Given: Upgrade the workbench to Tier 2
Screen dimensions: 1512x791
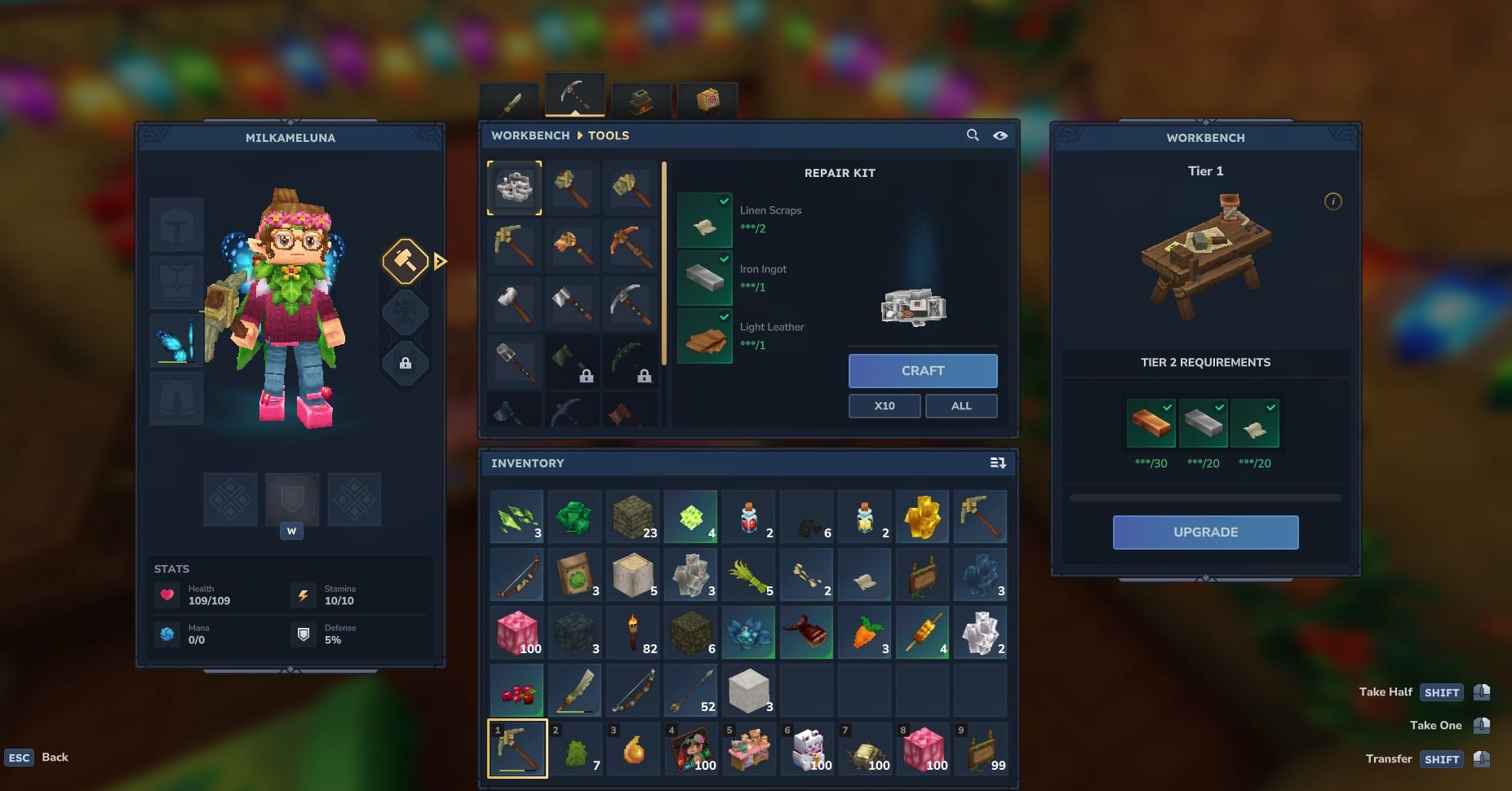Looking at the screenshot, I should (1205, 532).
